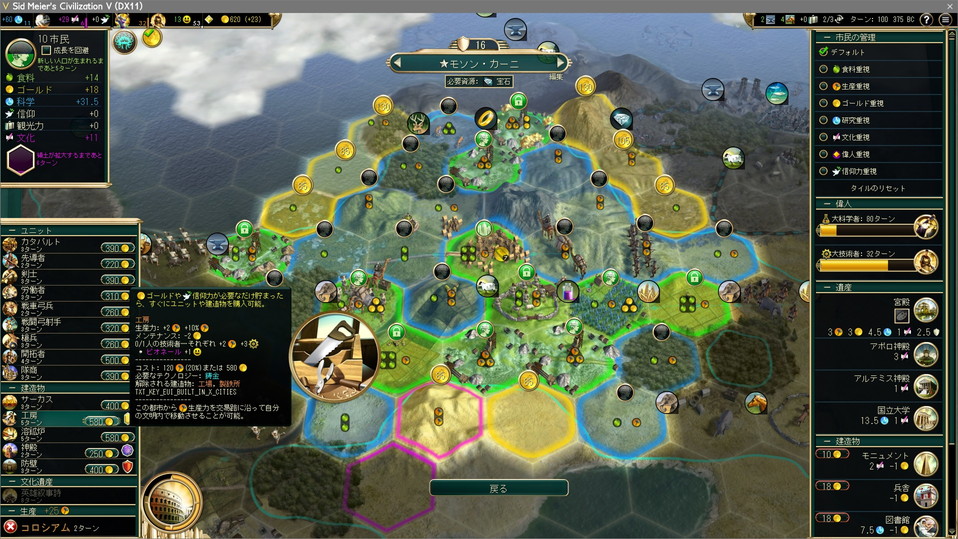Click the 戻る return button
The image size is (958, 539).
(x=498, y=488)
